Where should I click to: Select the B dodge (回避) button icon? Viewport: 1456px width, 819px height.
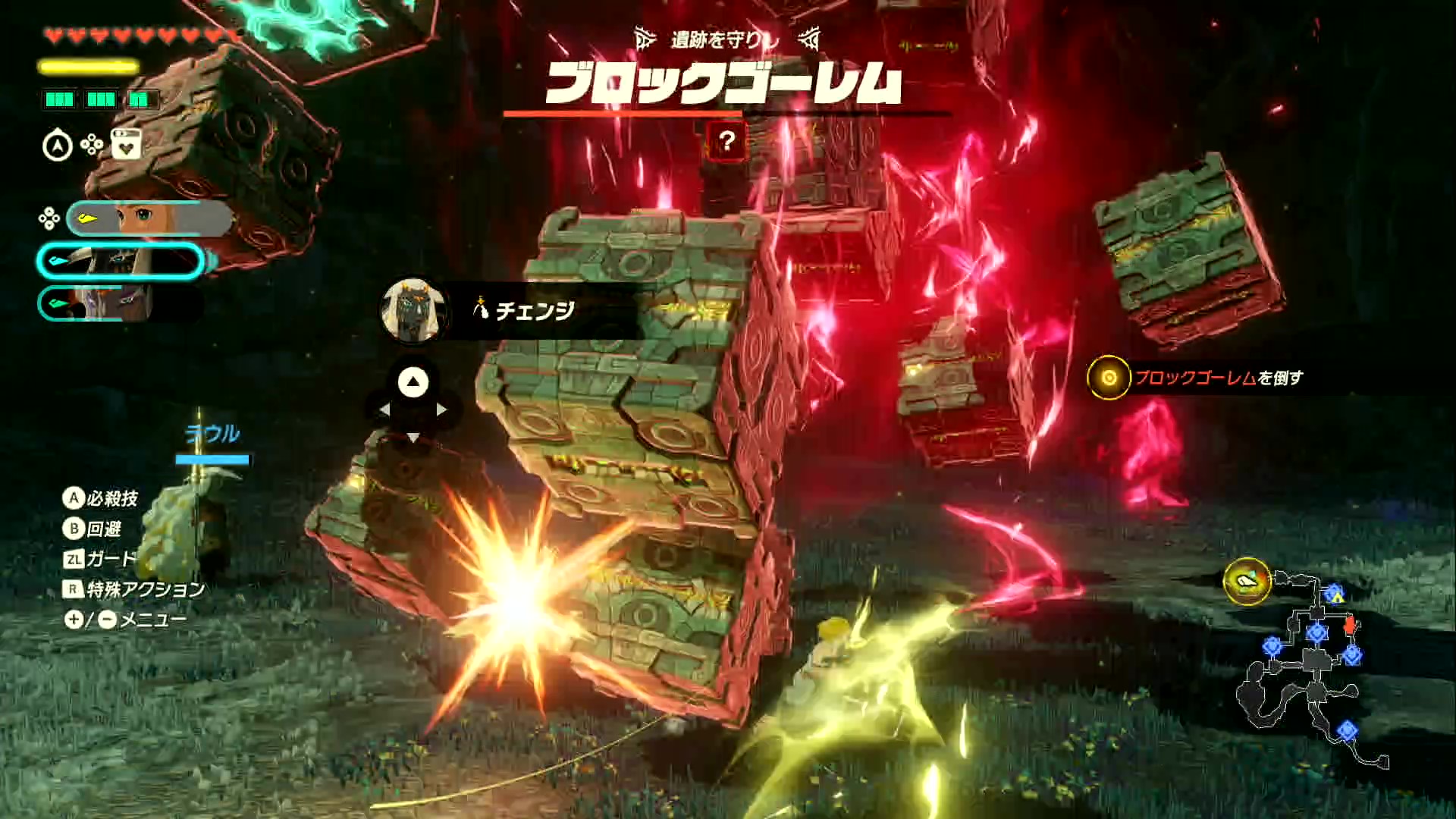[x=72, y=529]
